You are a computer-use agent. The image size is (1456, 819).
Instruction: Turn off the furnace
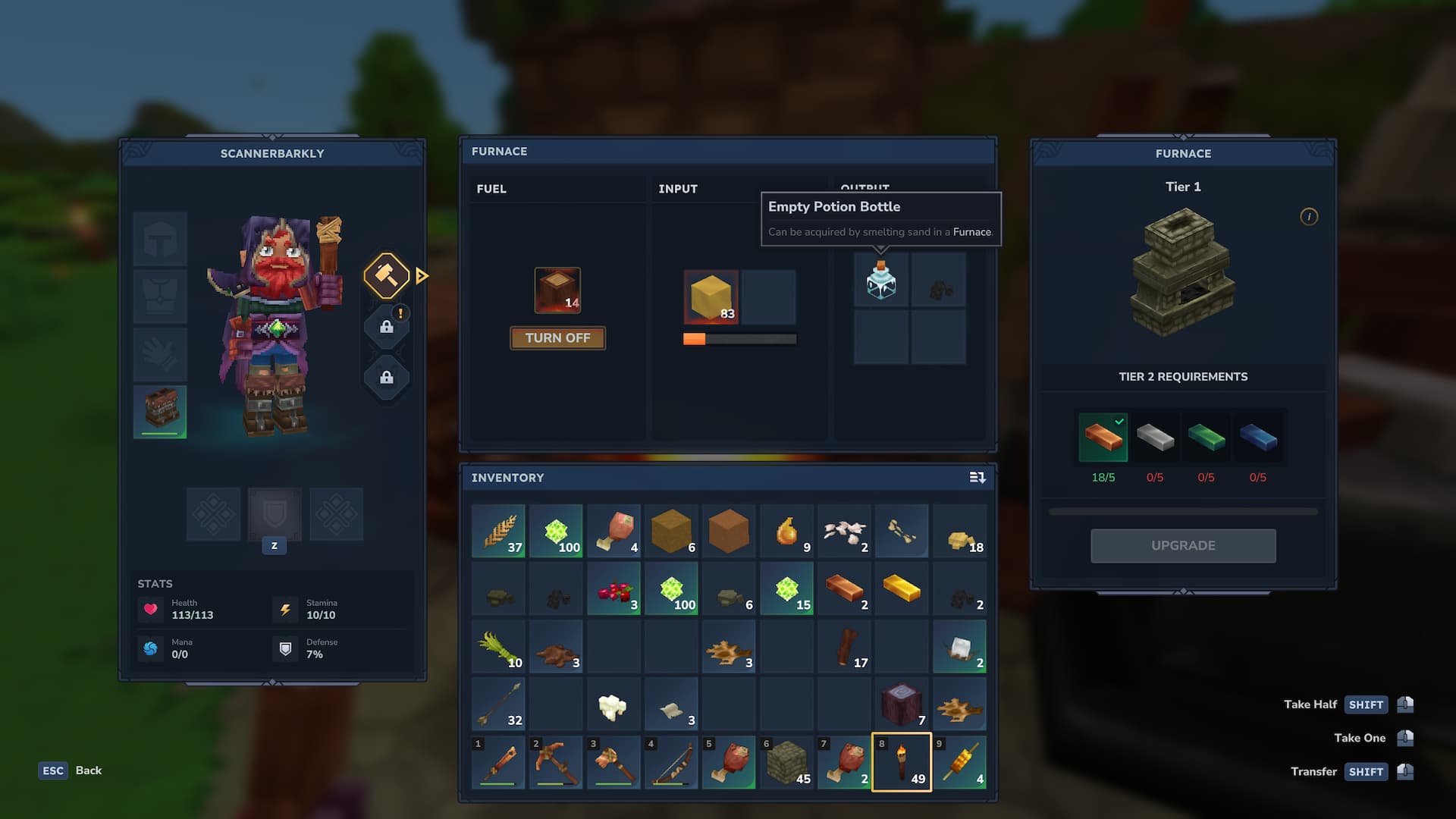pyautogui.click(x=557, y=338)
